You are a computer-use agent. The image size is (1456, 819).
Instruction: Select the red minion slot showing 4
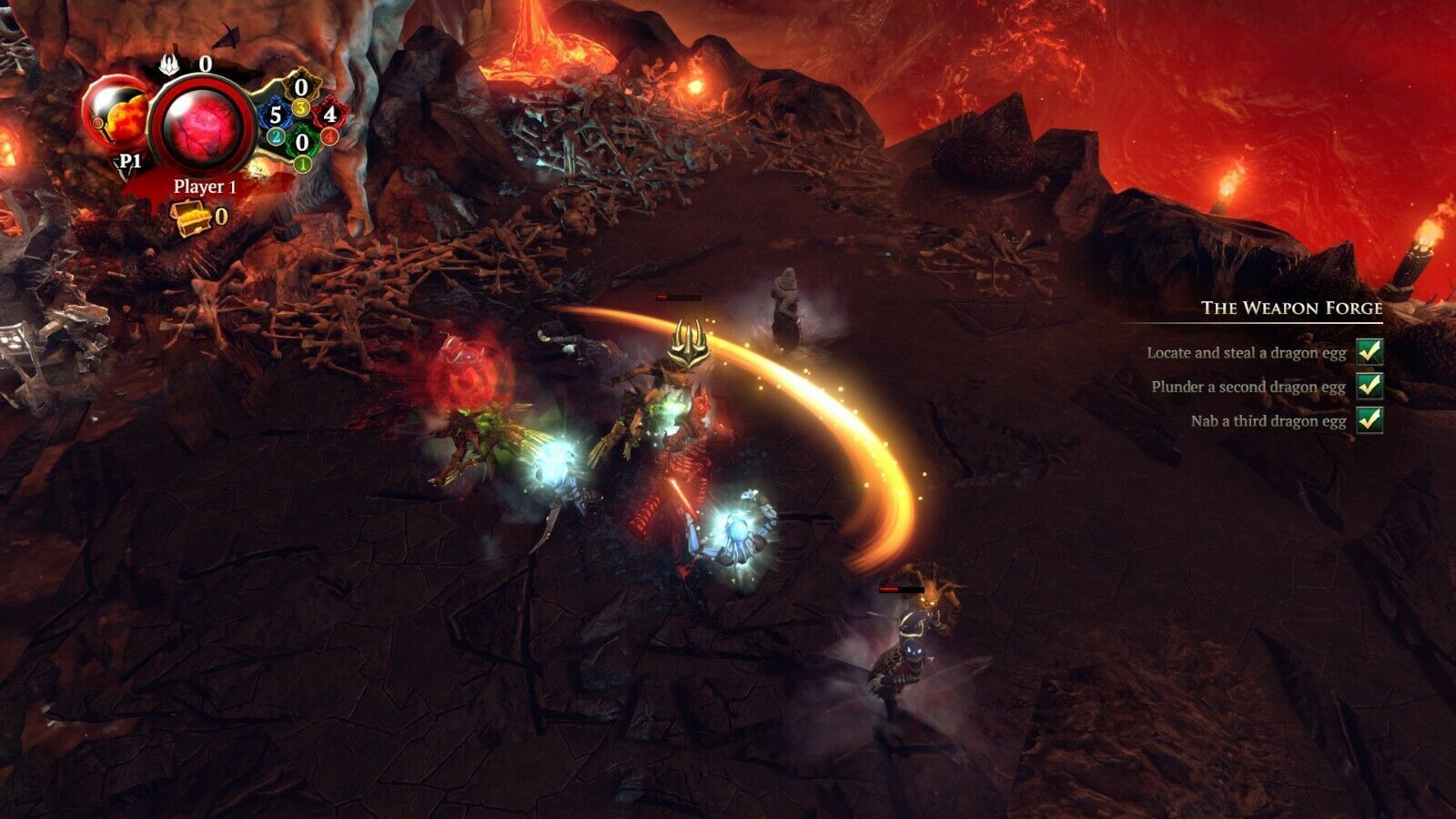(329, 116)
